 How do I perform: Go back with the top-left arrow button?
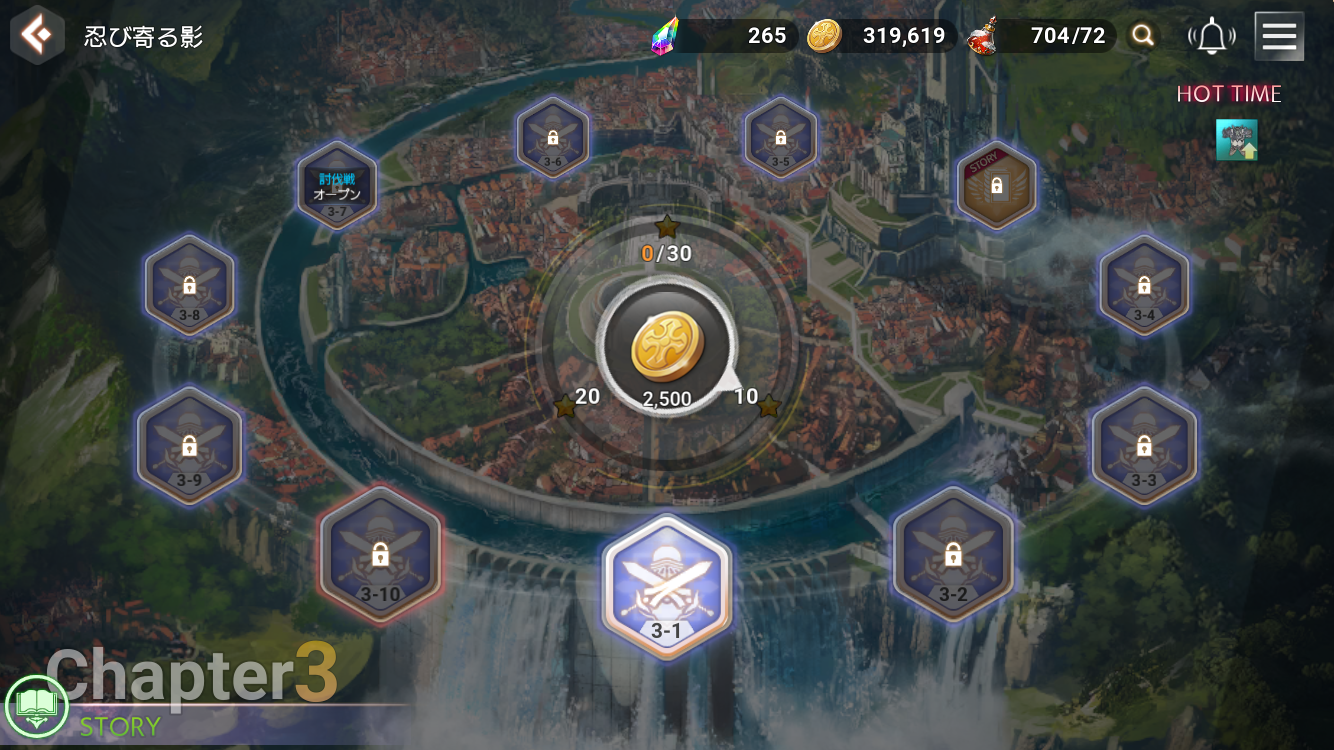point(37,36)
